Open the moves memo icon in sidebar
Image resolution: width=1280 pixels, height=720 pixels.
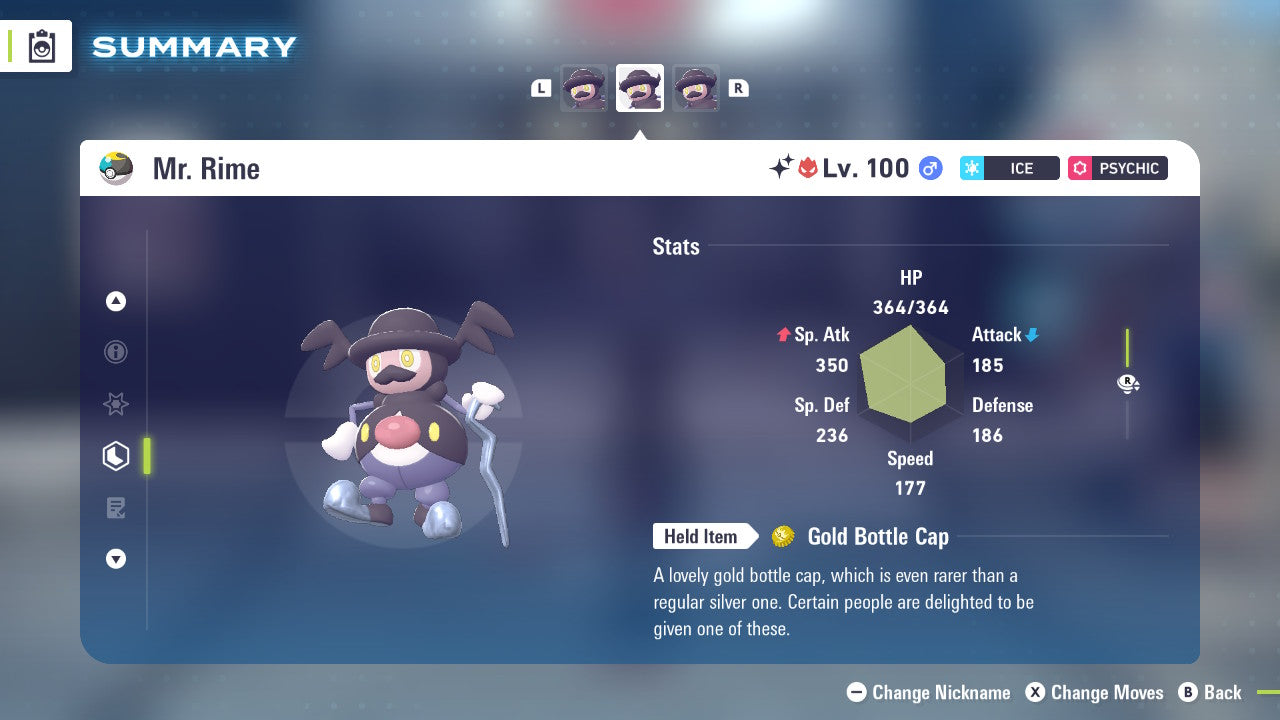116,508
